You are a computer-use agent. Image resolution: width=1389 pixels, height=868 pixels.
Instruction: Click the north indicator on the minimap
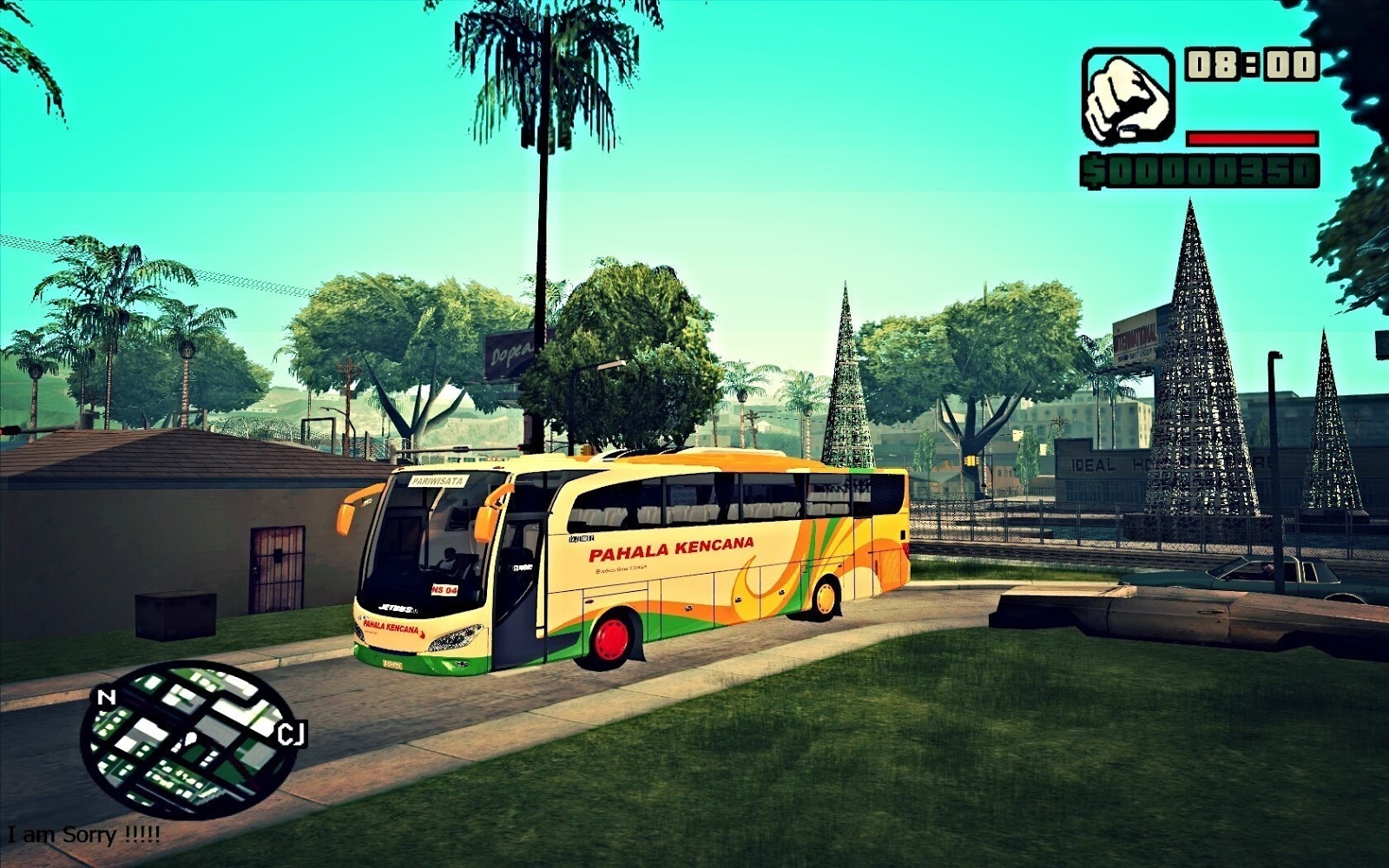click(x=107, y=696)
